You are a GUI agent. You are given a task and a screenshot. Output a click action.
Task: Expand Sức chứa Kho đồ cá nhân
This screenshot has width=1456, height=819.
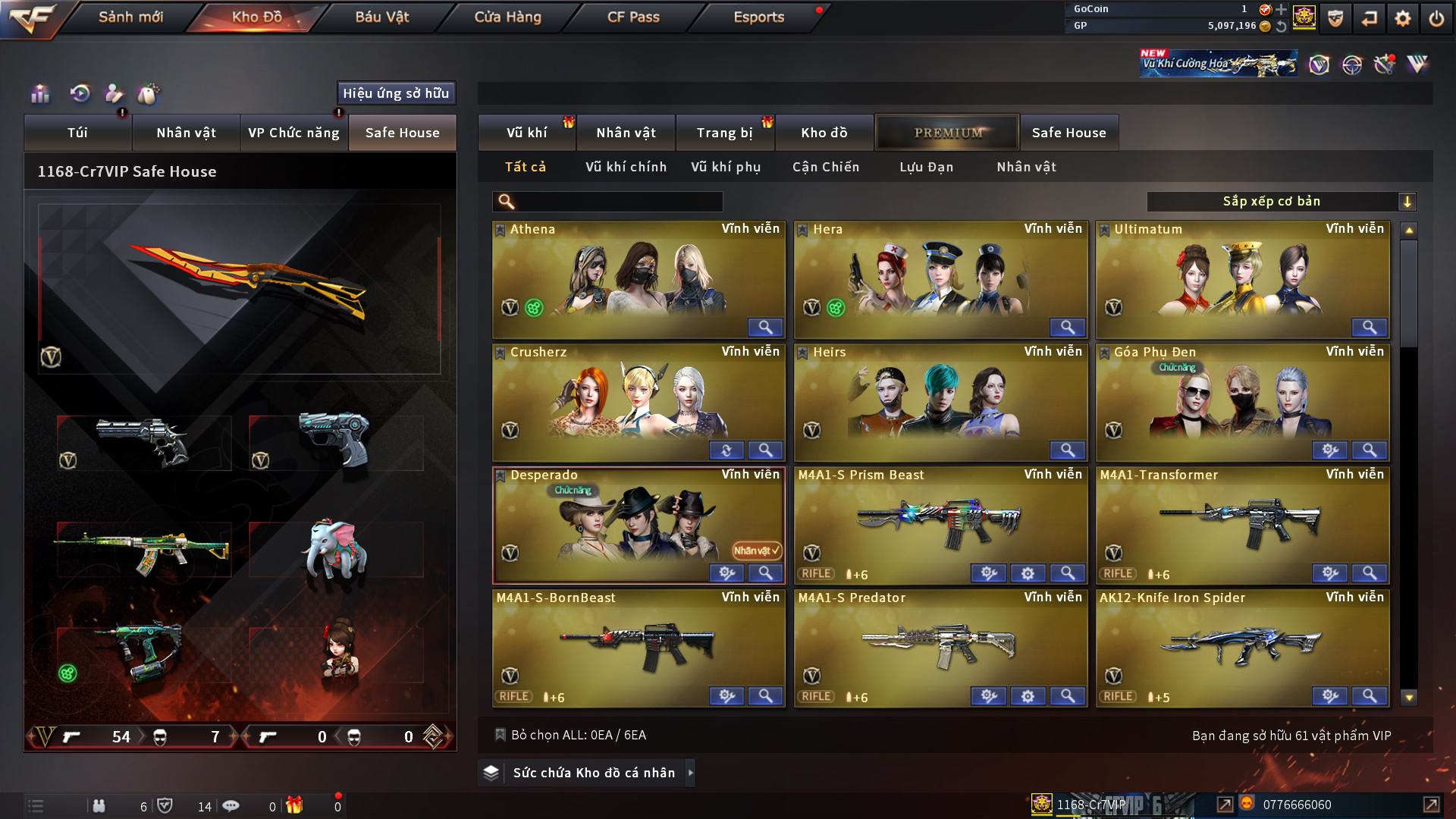pyautogui.click(x=593, y=773)
